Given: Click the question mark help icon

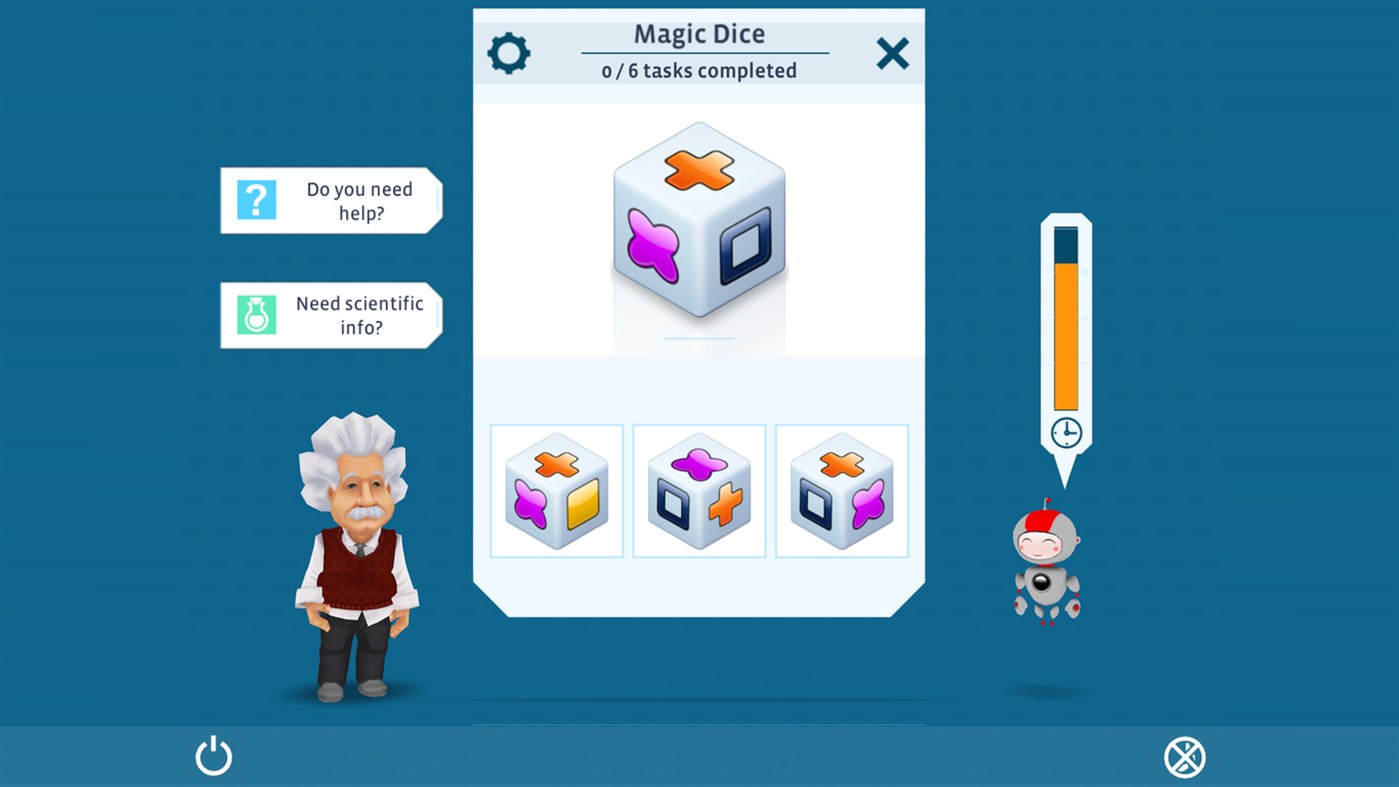Looking at the screenshot, I should coord(256,201).
